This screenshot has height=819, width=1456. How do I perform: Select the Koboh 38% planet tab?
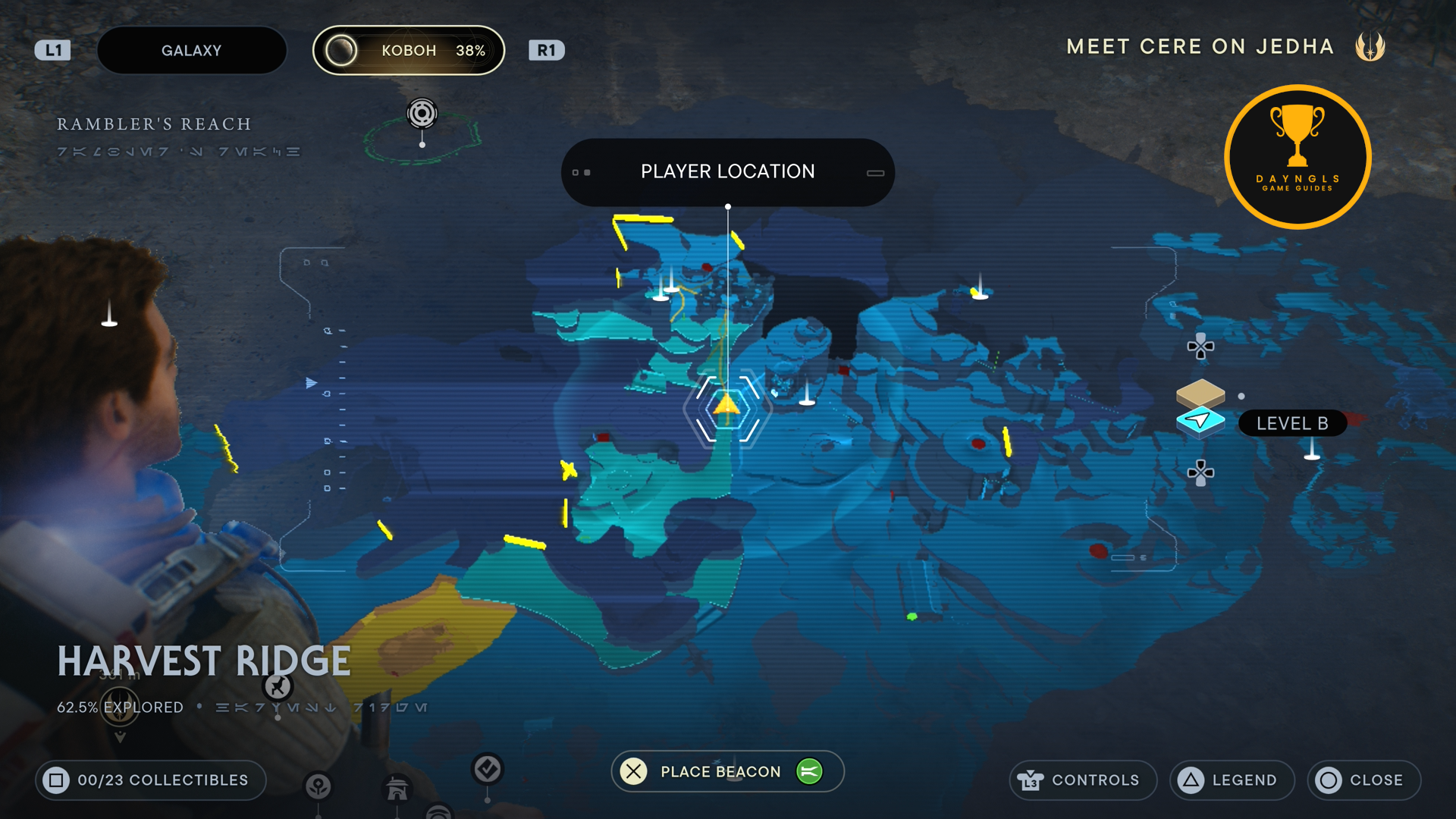point(409,51)
